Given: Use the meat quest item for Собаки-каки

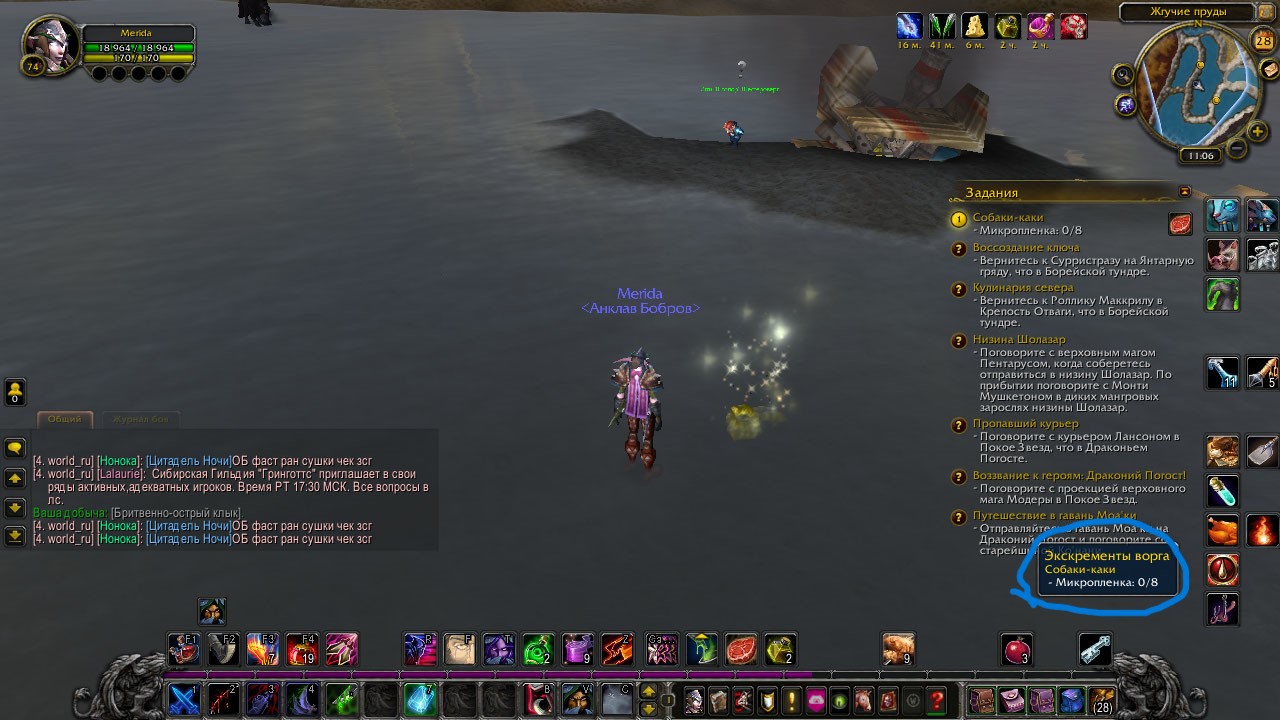Looking at the screenshot, I should pyautogui.click(x=1180, y=224).
